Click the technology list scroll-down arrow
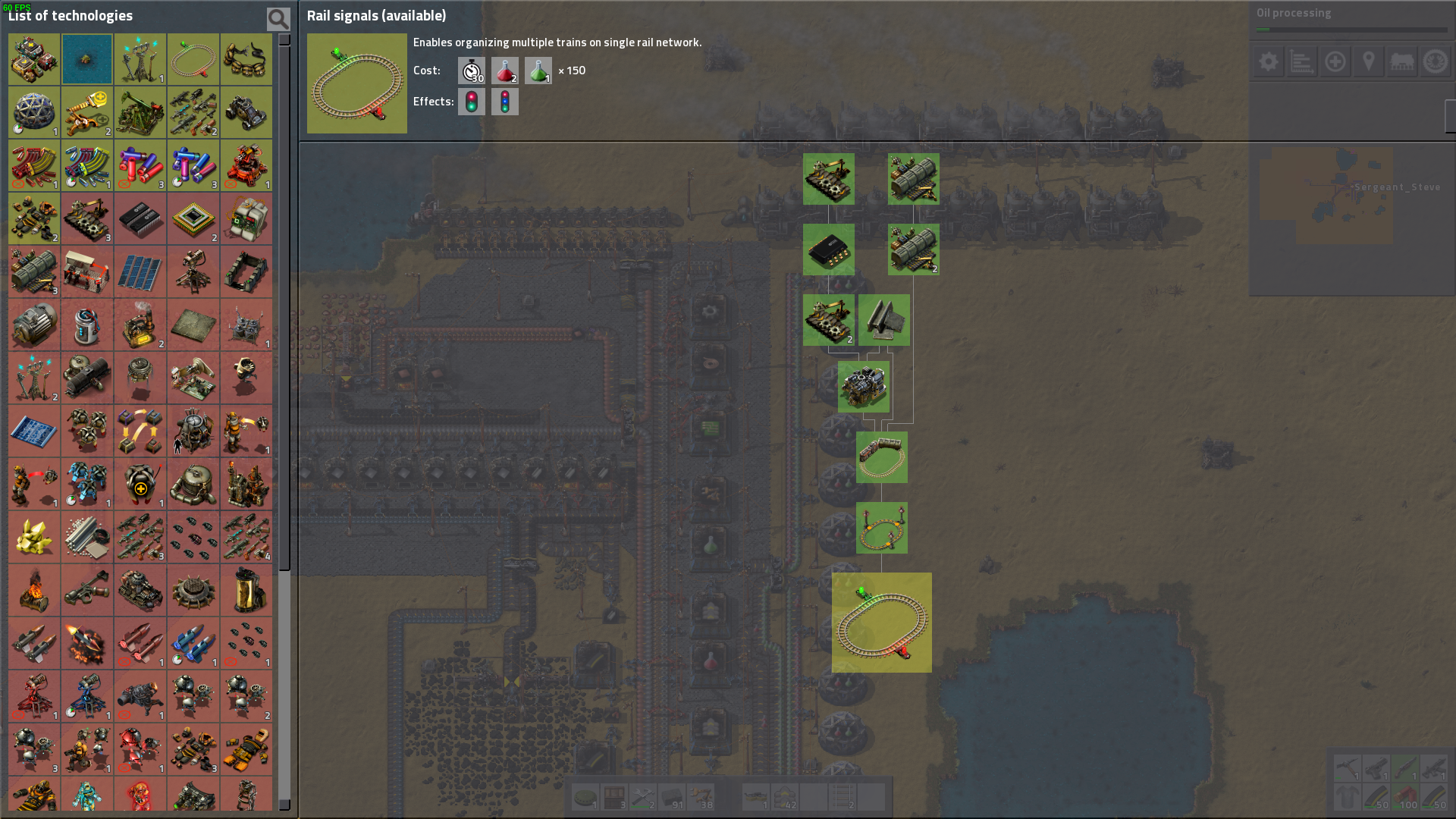Image resolution: width=1456 pixels, height=819 pixels. point(284,805)
